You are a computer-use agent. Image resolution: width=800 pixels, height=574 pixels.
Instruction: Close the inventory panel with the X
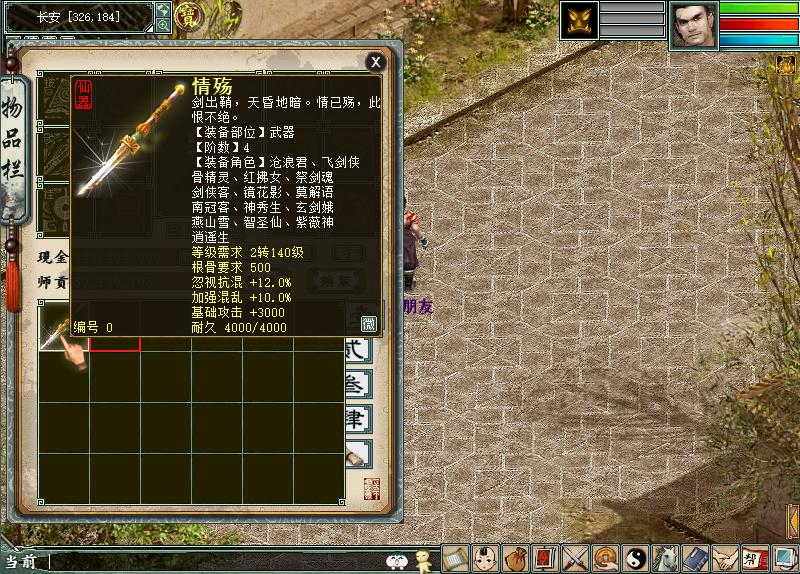375,62
